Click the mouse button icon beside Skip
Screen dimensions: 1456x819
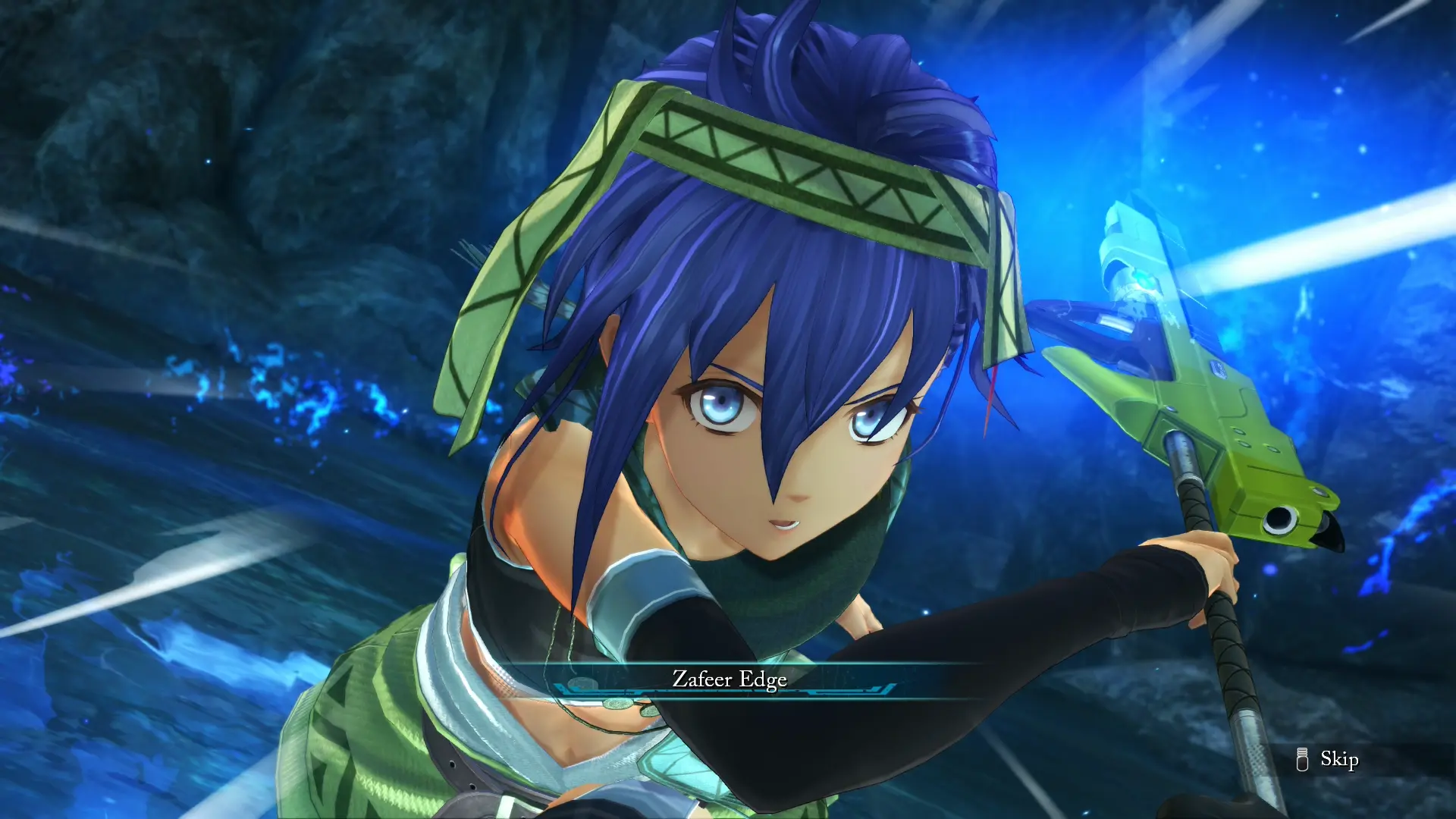pos(1303,758)
